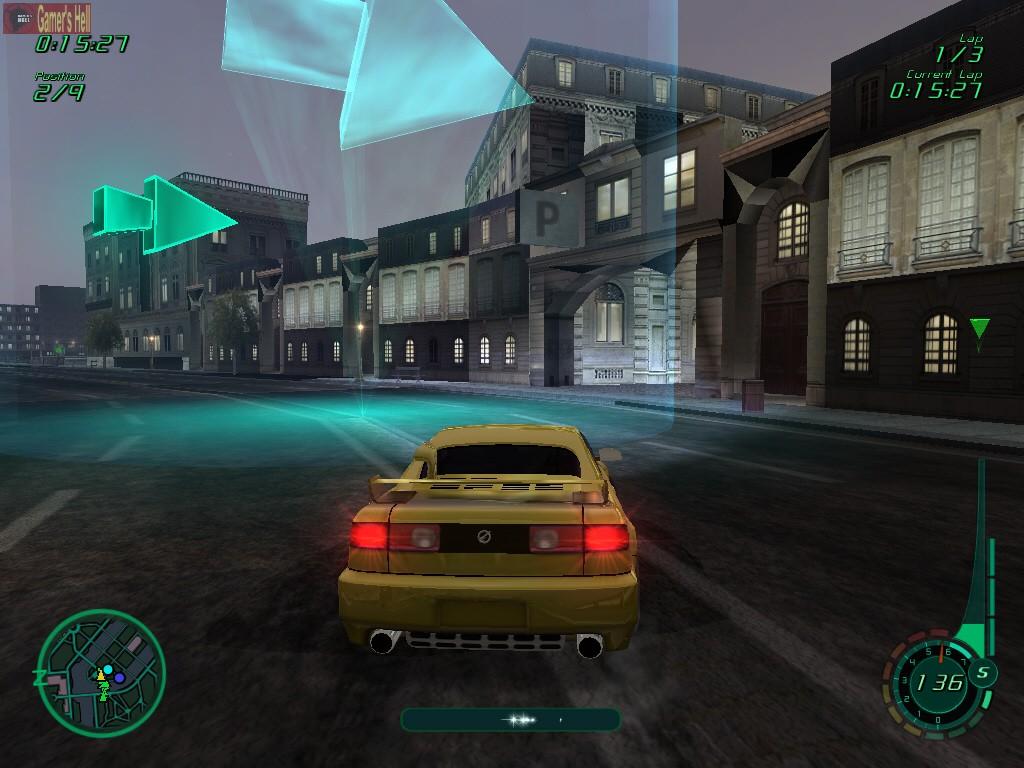Click the rear proximity bar below the car
Image resolution: width=1024 pixels, height=768 pixels.
510,719
